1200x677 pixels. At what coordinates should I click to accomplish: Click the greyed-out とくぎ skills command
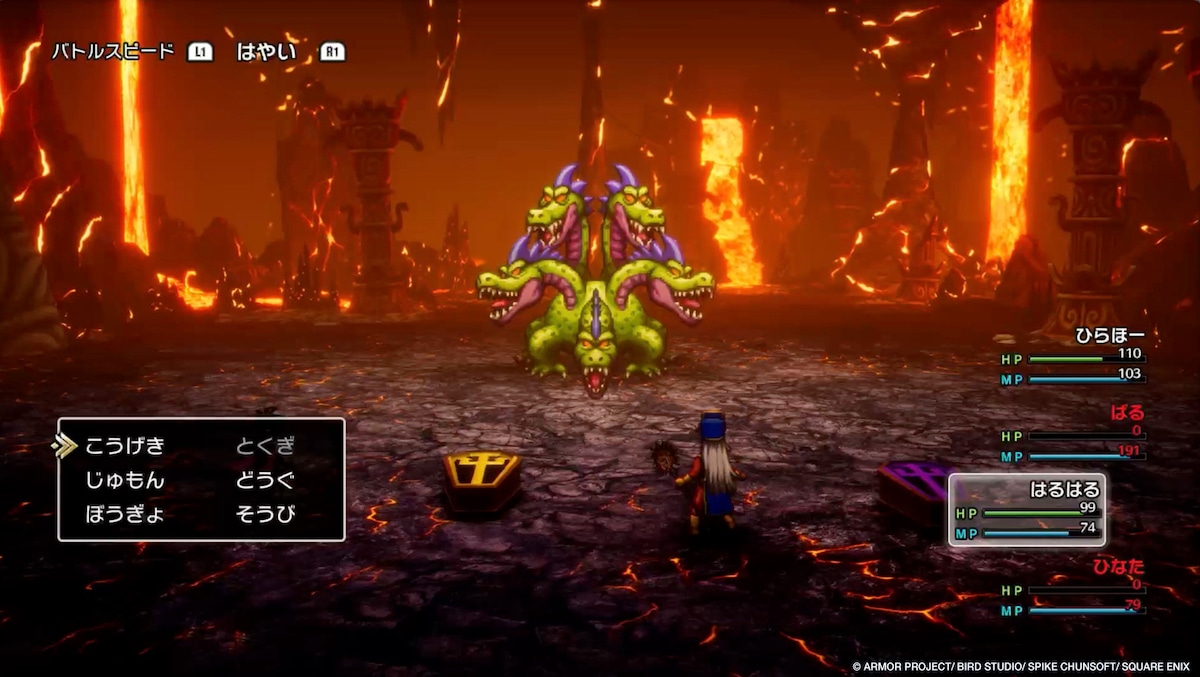click(266, 446)
